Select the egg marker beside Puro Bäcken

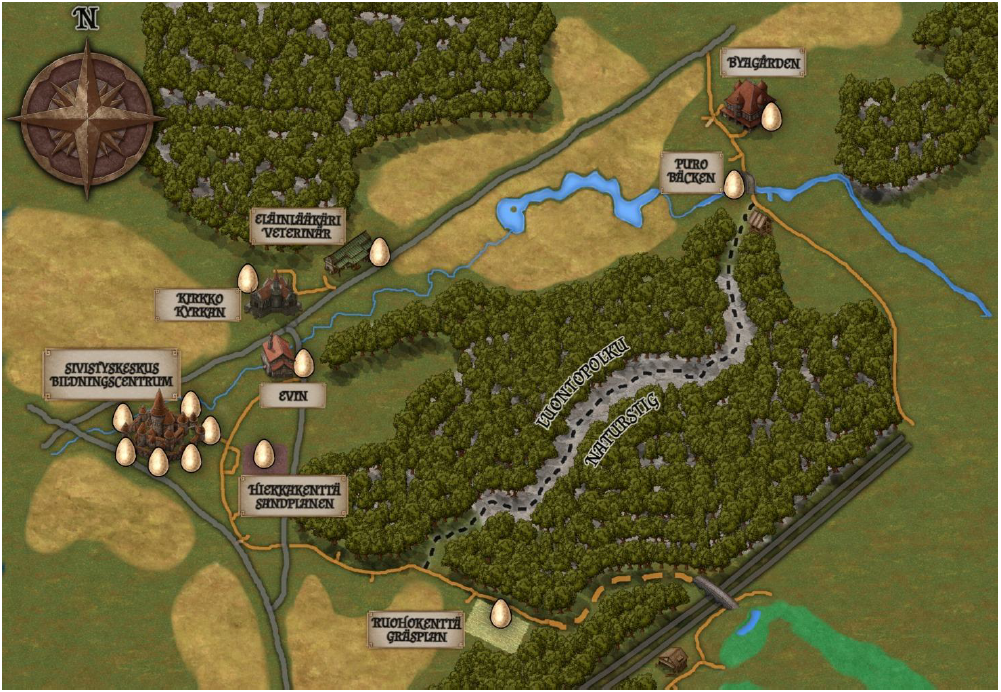click(x=734, y=184)
